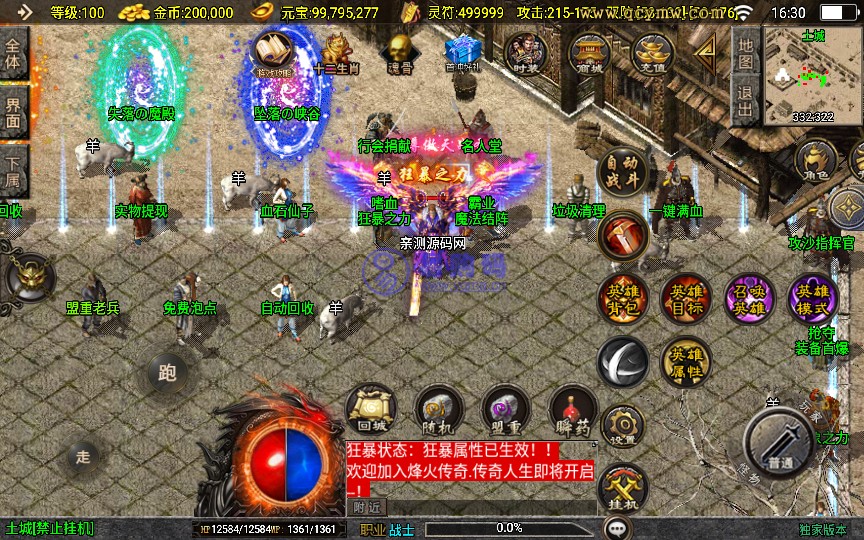This screenshot has height=540, width=864.
Task: Open the 魂骨 golden skull menu
Action: [x=400, y=52]
